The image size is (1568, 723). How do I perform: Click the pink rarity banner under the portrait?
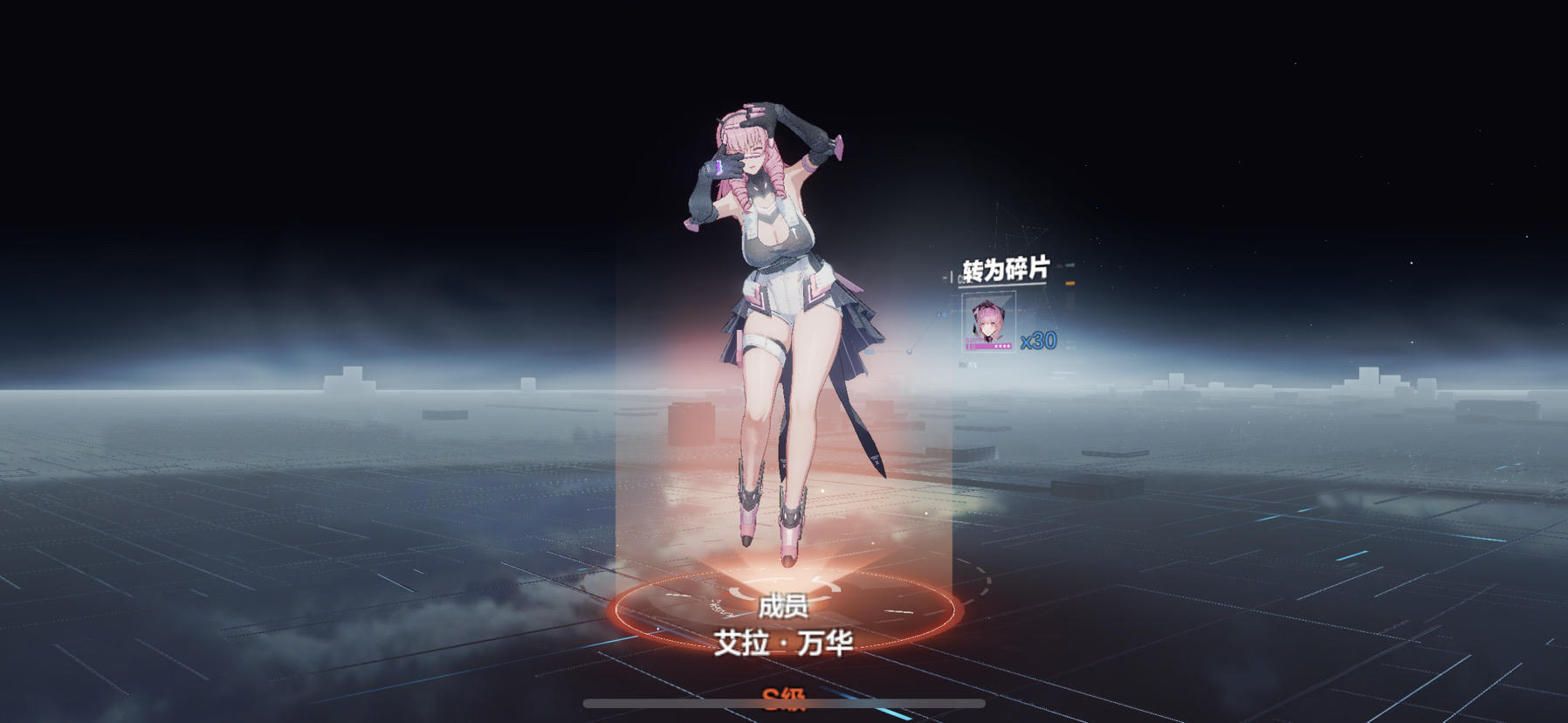[988, 346]
